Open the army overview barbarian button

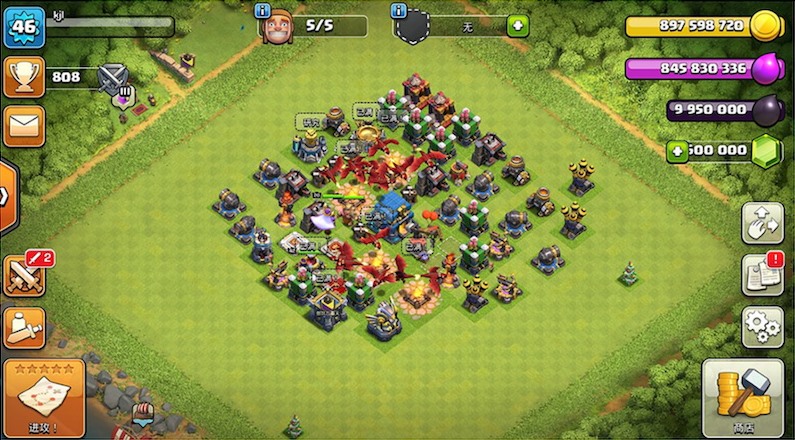pyautogui.click(x=23, y=327)
